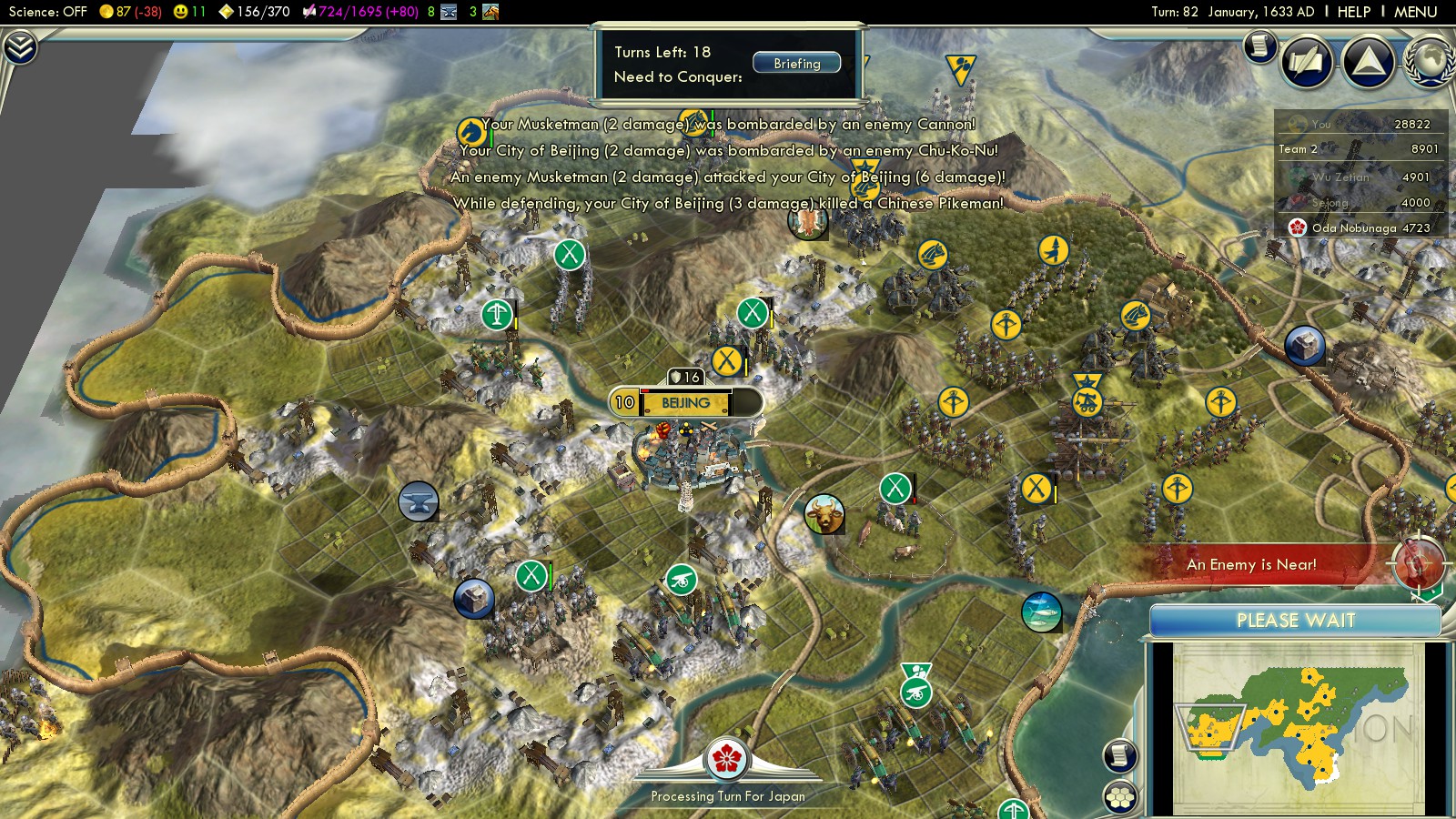The width and height of the screenshot is (1456, 819).
Task: Open the scenario Briefing
Action: 796,64
